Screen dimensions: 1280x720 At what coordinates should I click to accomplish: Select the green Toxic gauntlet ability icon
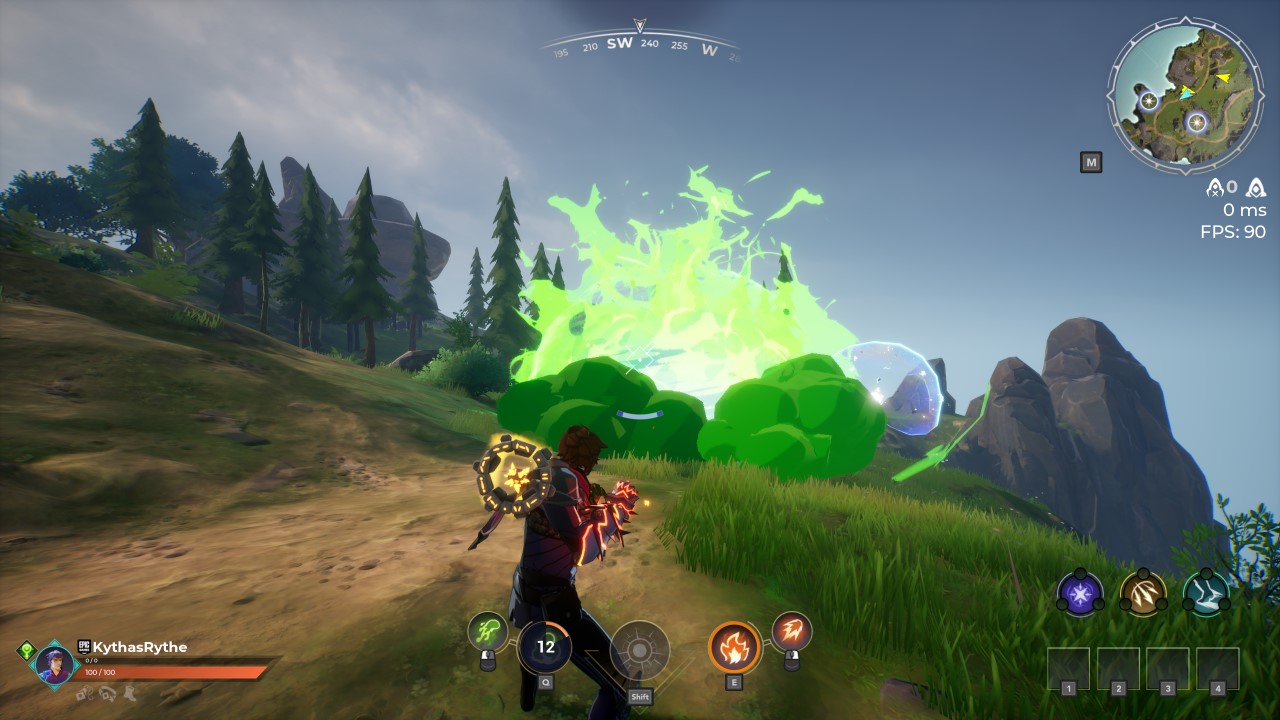(x=487, y=631)
